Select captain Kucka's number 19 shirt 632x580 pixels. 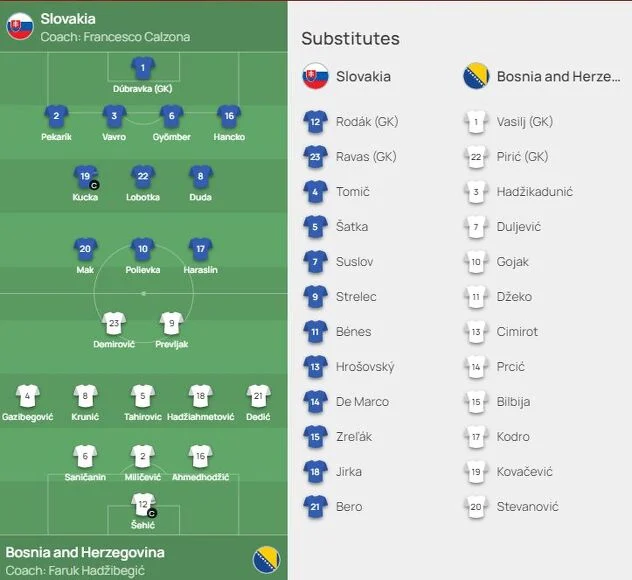click(86, 177)
